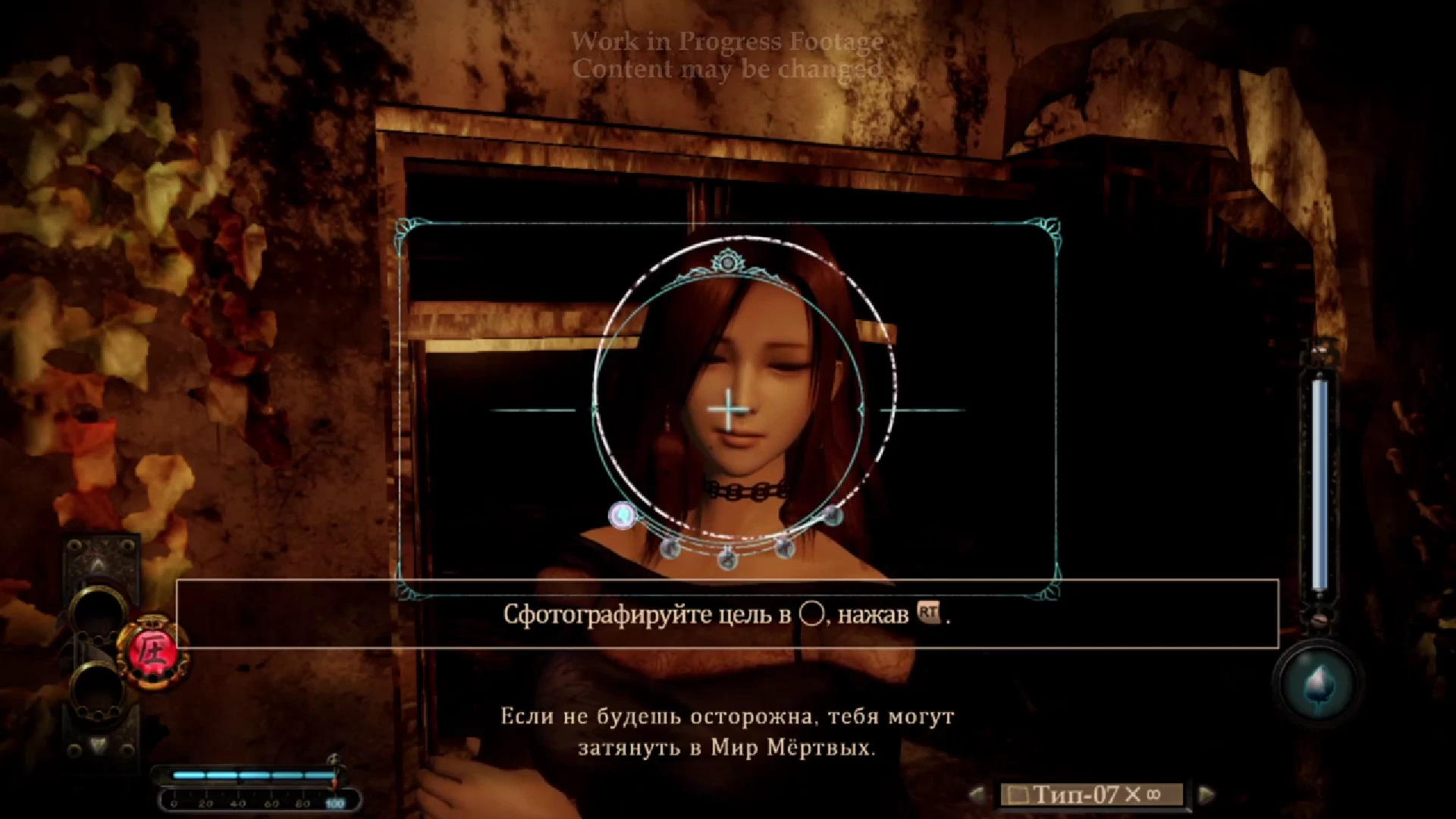1456x819 pixels.
Task: Click the ornament emblem at top of capture circle
Action: tap(728, 262)
